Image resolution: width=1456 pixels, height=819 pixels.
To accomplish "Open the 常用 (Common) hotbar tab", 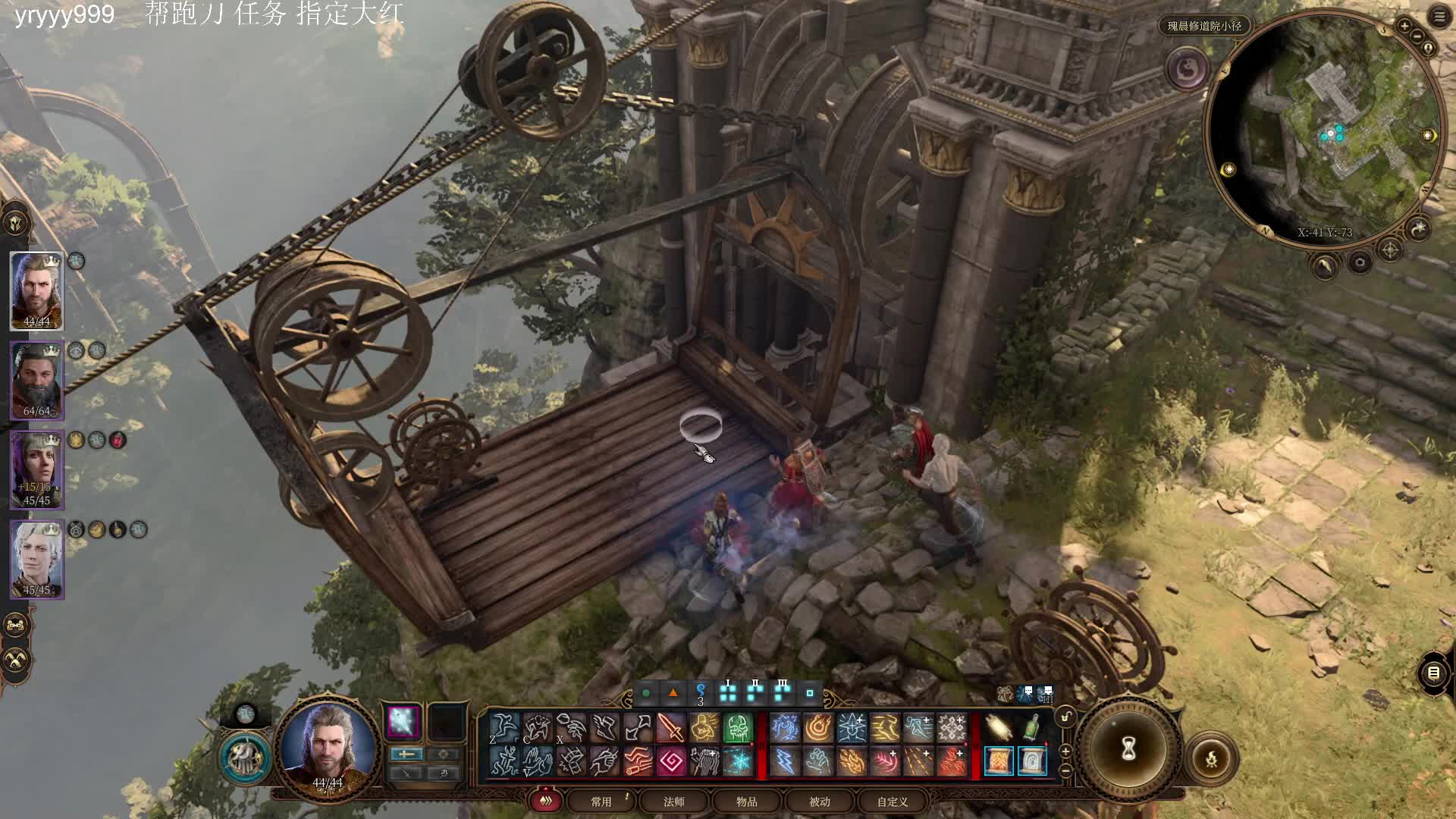I will (601, 802).
